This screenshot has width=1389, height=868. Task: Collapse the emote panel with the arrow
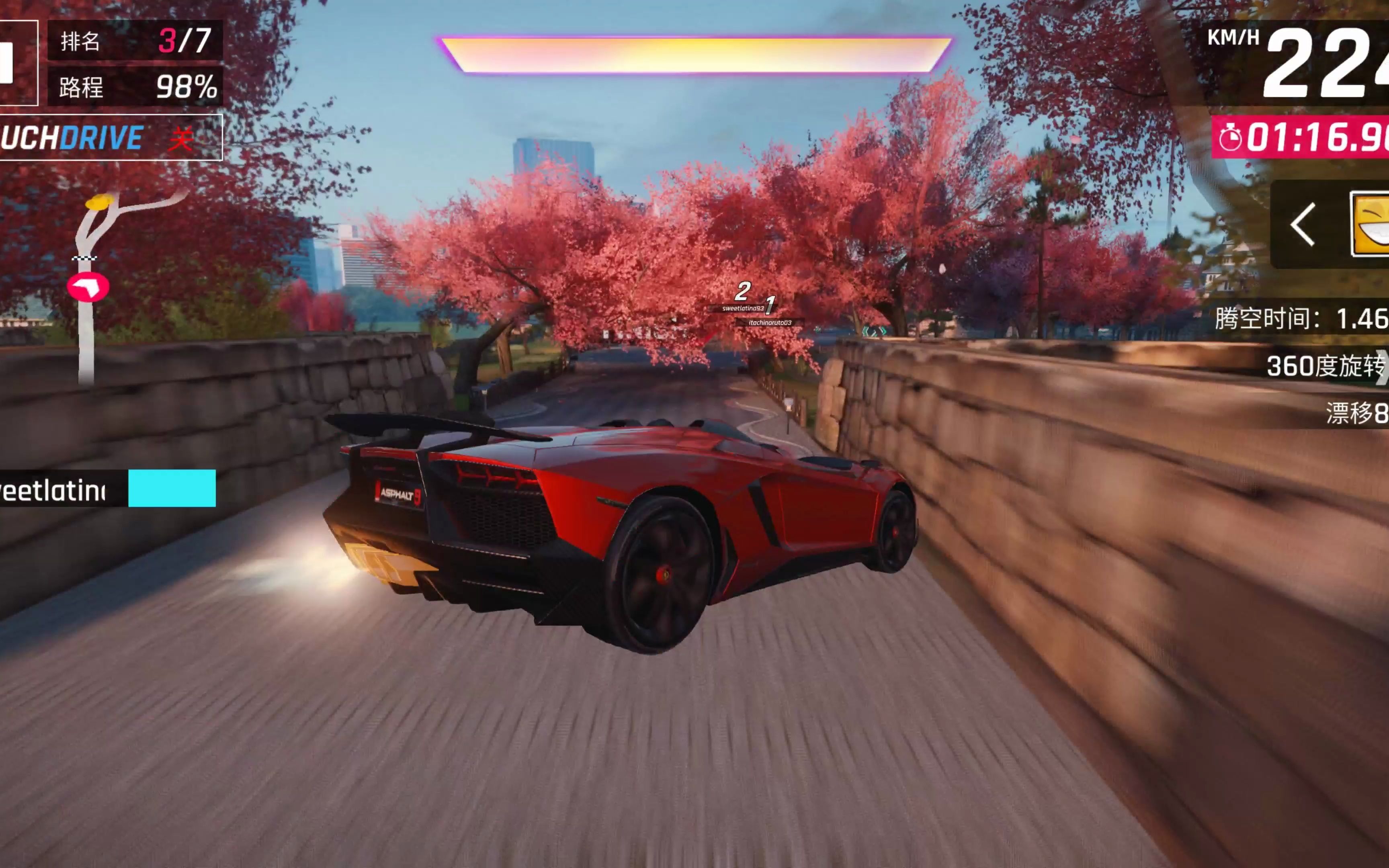tap(1303, 225)
